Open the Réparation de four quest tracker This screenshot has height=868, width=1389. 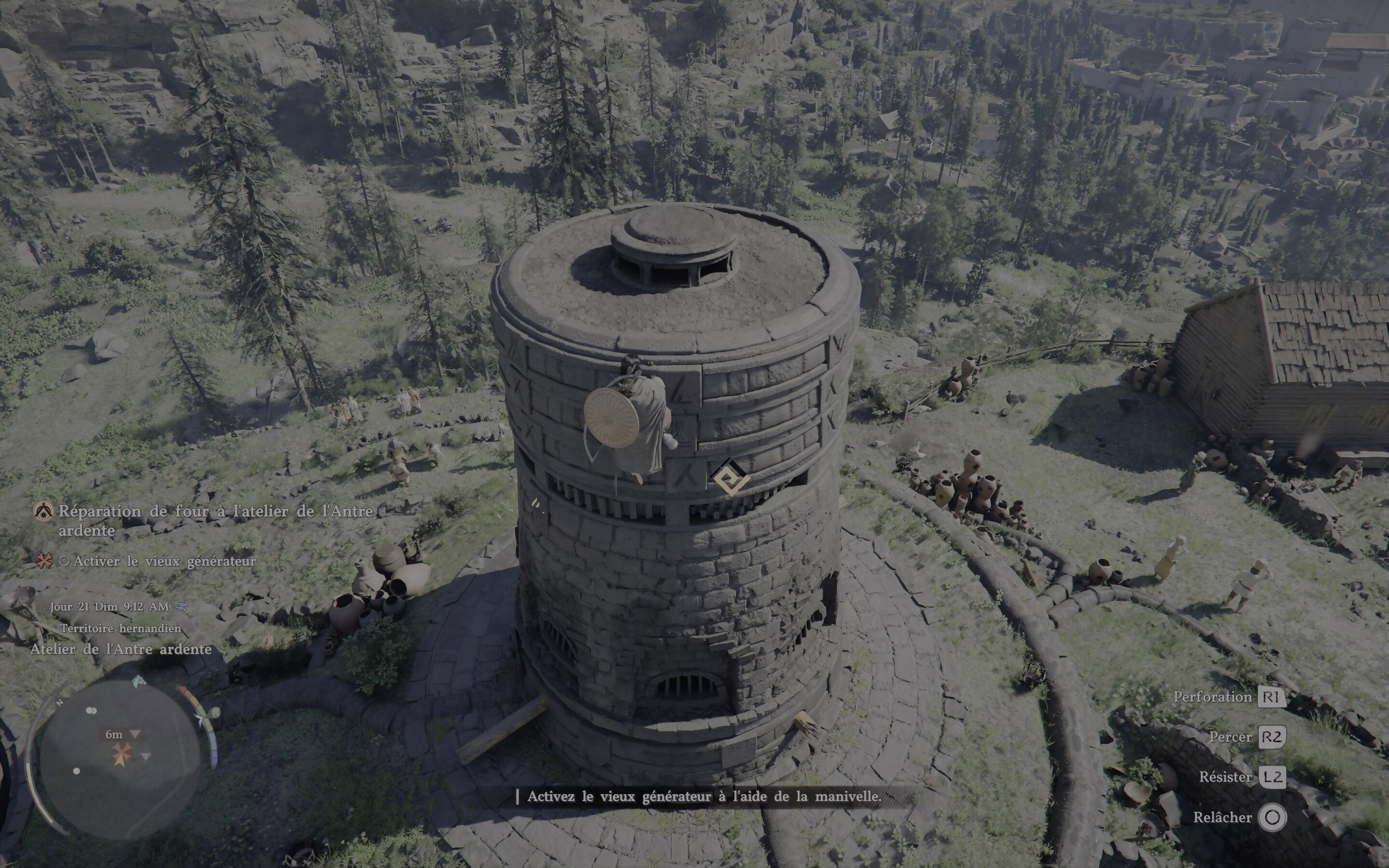click(216, 520)
